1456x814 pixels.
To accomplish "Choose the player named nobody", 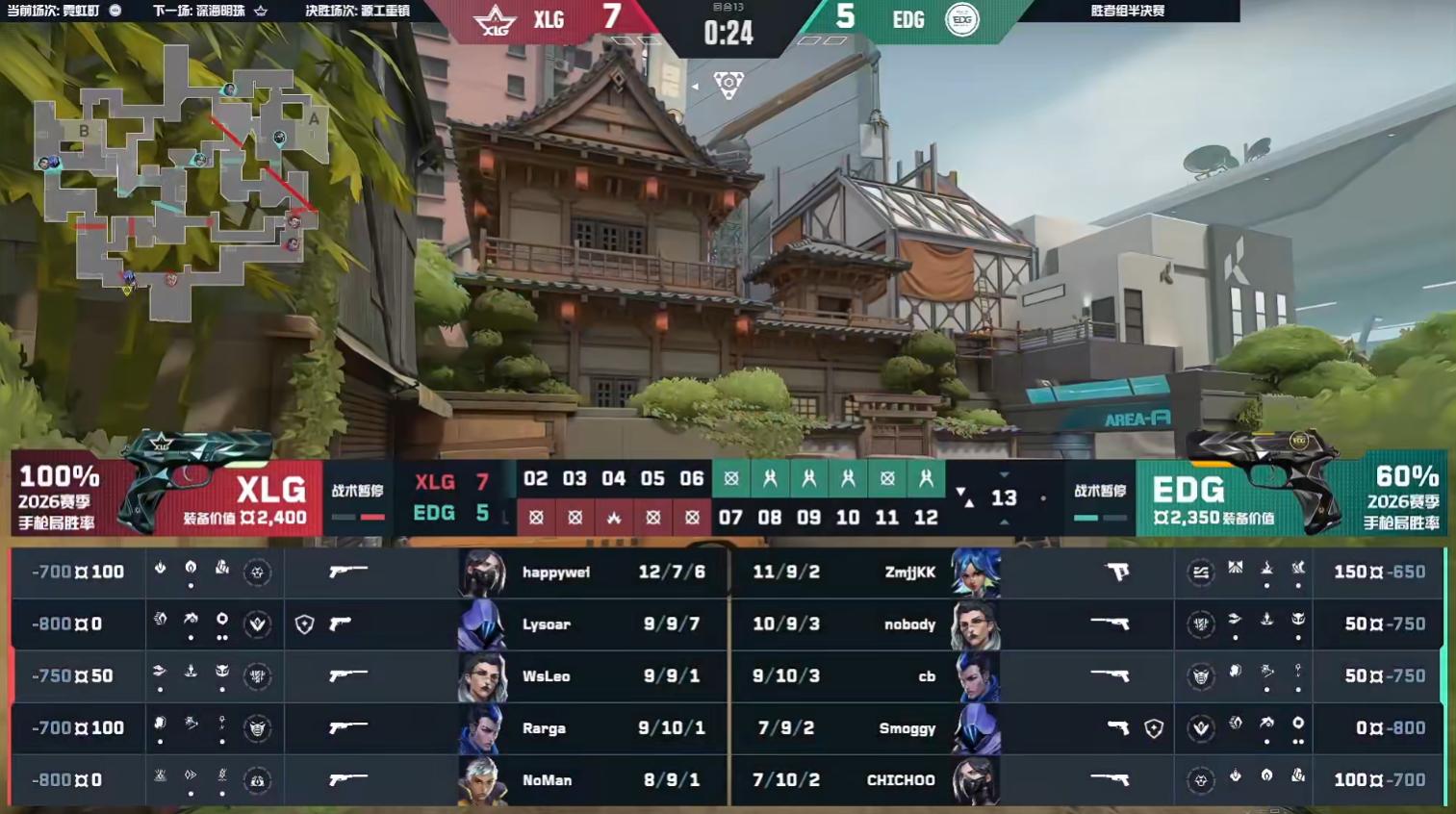I will tap(909, 624).
